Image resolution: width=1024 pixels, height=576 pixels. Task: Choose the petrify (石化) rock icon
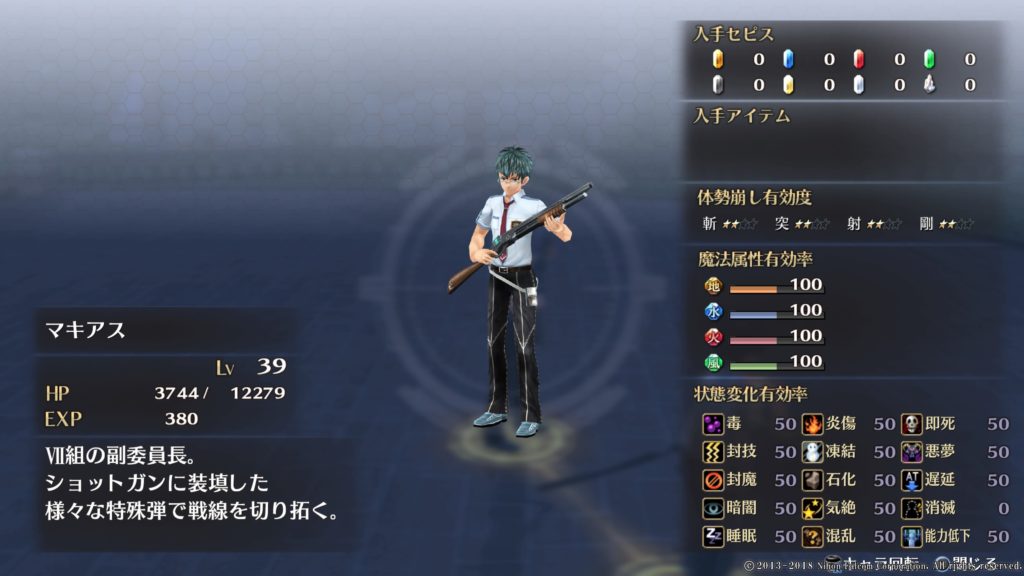pos(812,480)
